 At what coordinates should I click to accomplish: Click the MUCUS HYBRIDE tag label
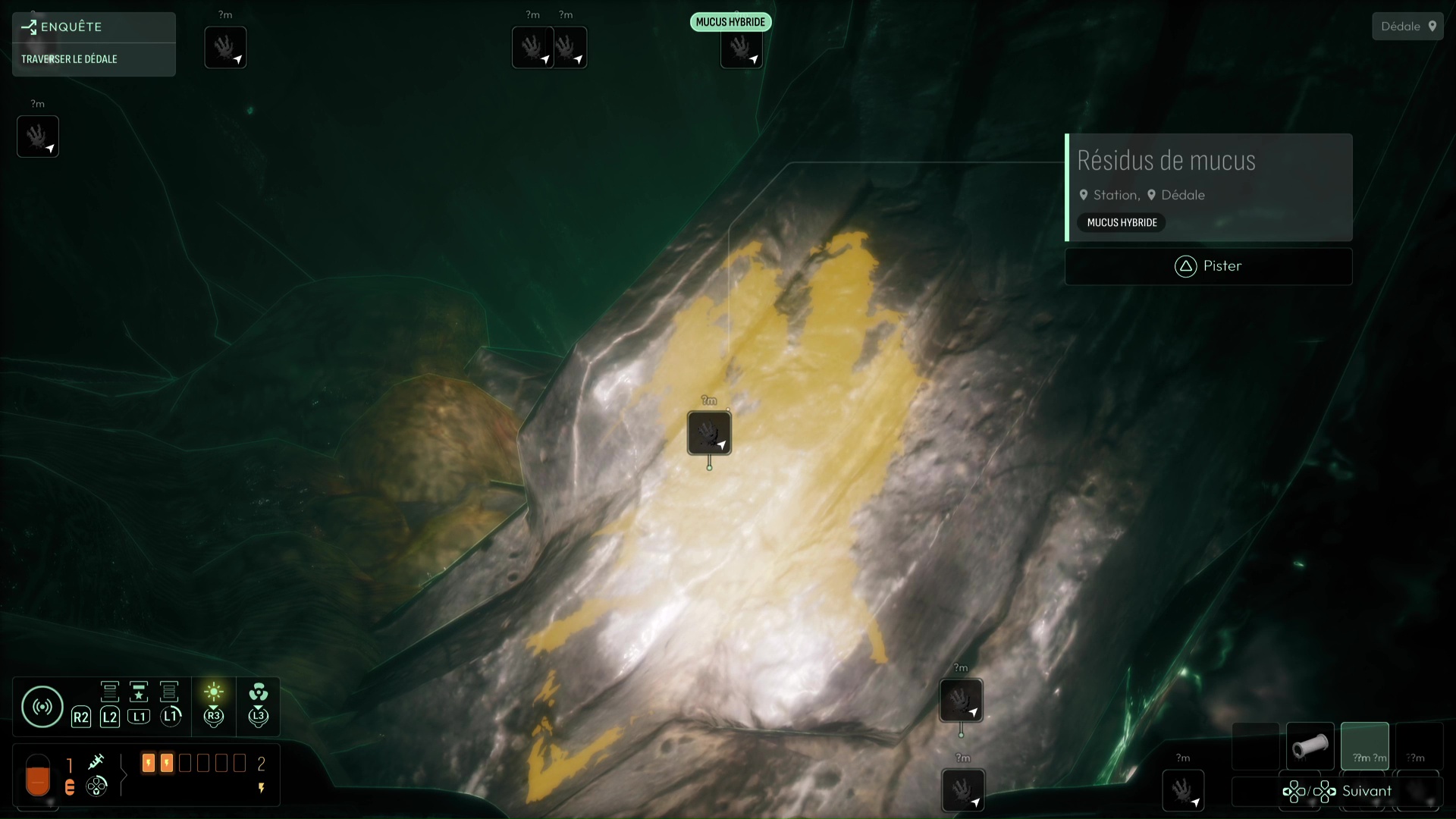[x=1121, y=222]
